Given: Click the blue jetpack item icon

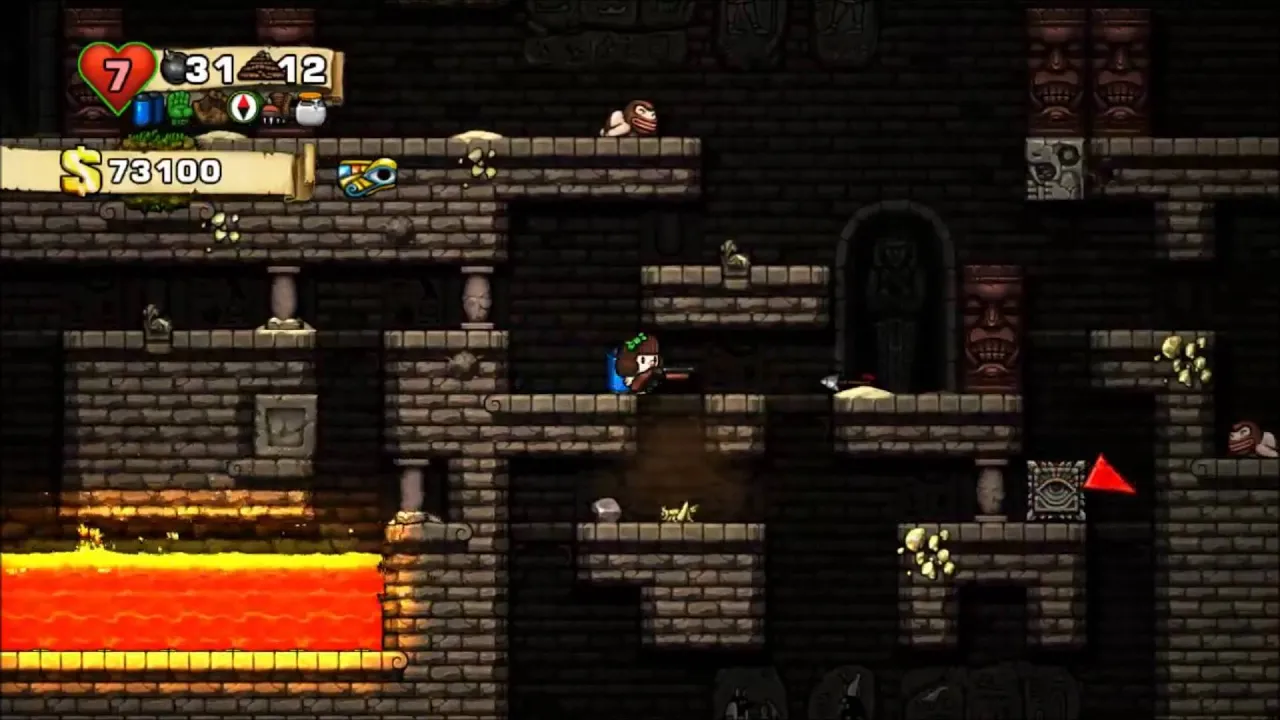Looking at the screenshot, I should pyautogui.click(x=148, y=108).
